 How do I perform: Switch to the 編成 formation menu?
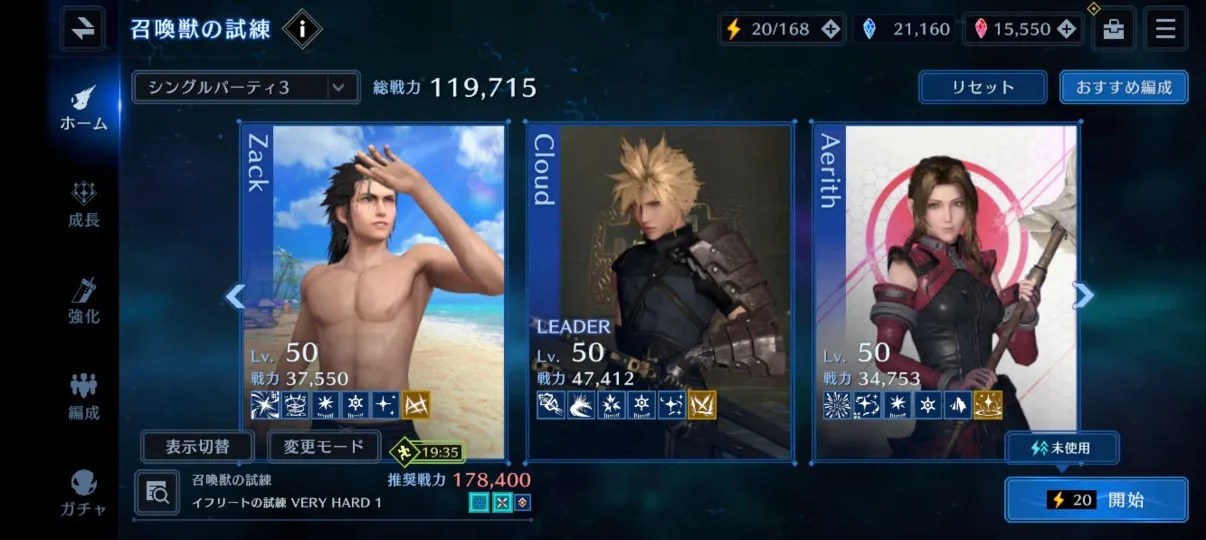[84, 396]
